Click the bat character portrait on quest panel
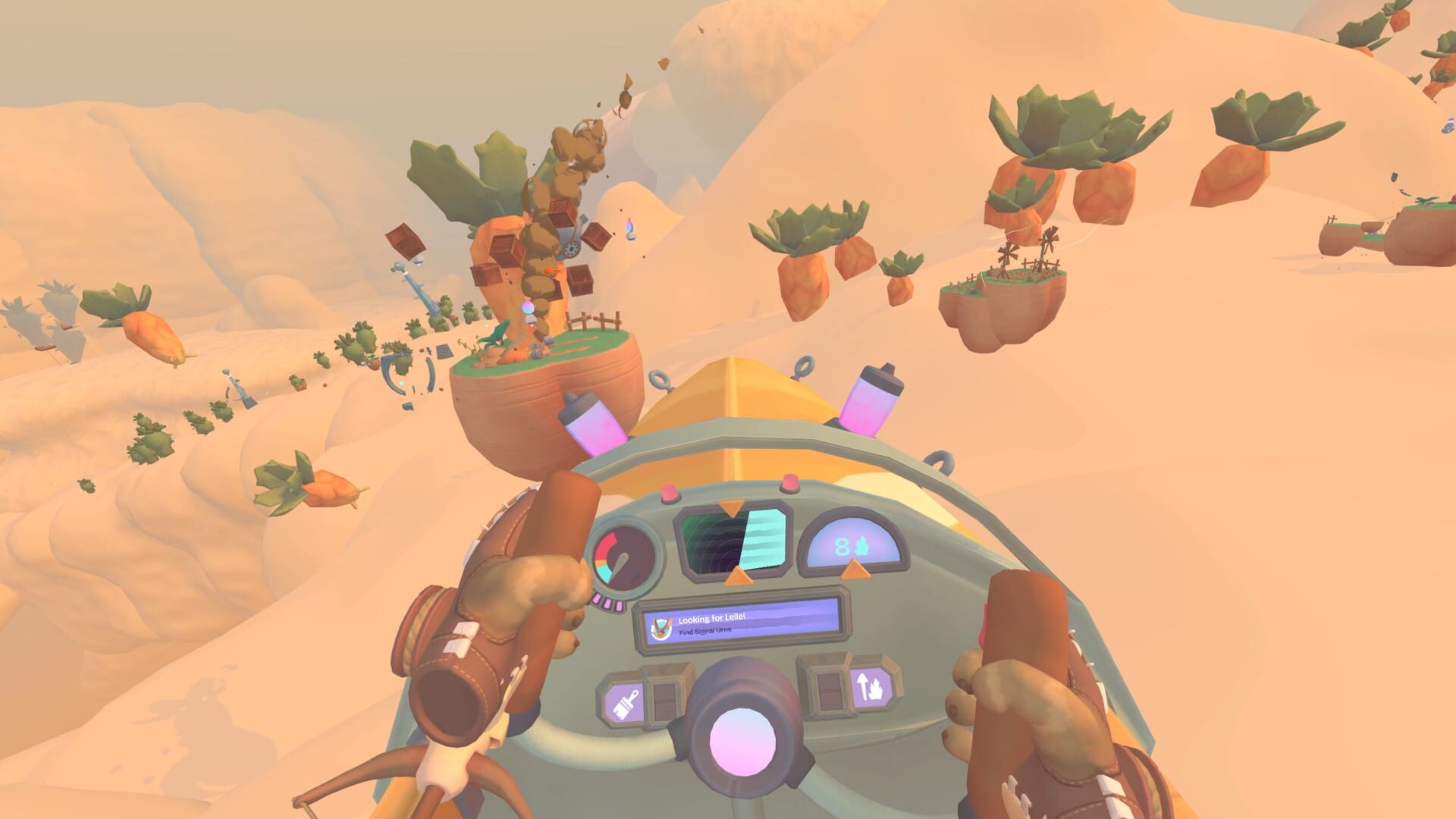This screenshot has height=819, width=1456. click(x=659, y=629)
